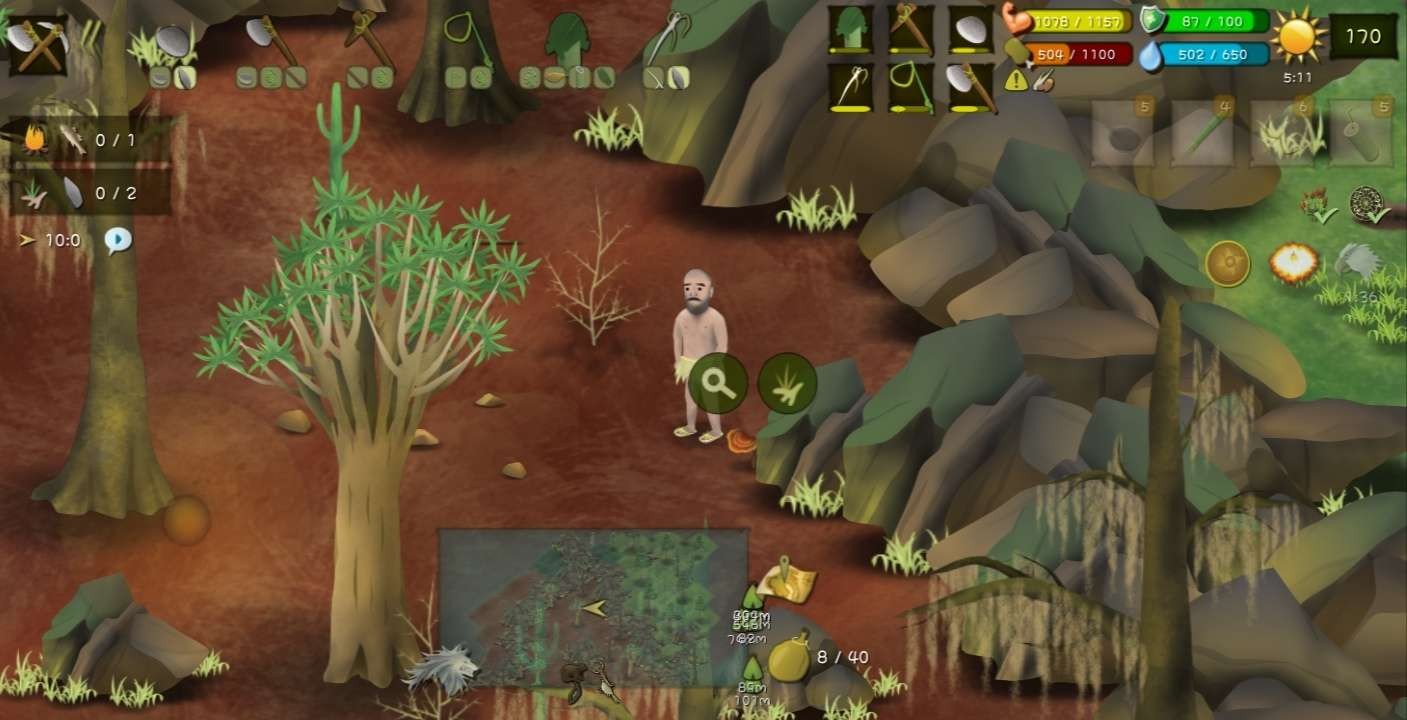Image resolution: width=1407 pixels, height=720 pixels.
Task: Select the stone axe tool slot
Action: coord(969,87)
